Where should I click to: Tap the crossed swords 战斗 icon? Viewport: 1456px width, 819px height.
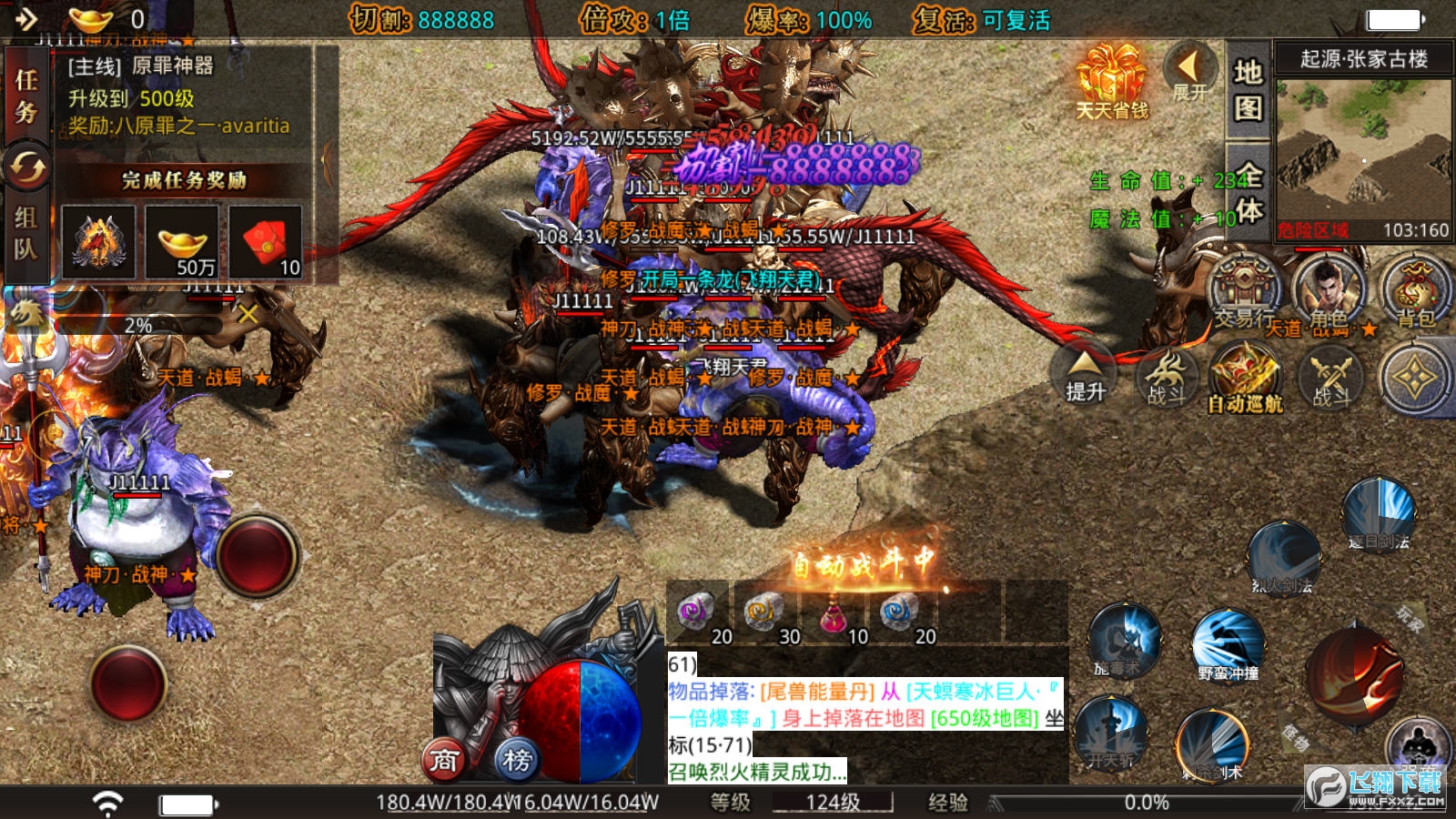1330,376
